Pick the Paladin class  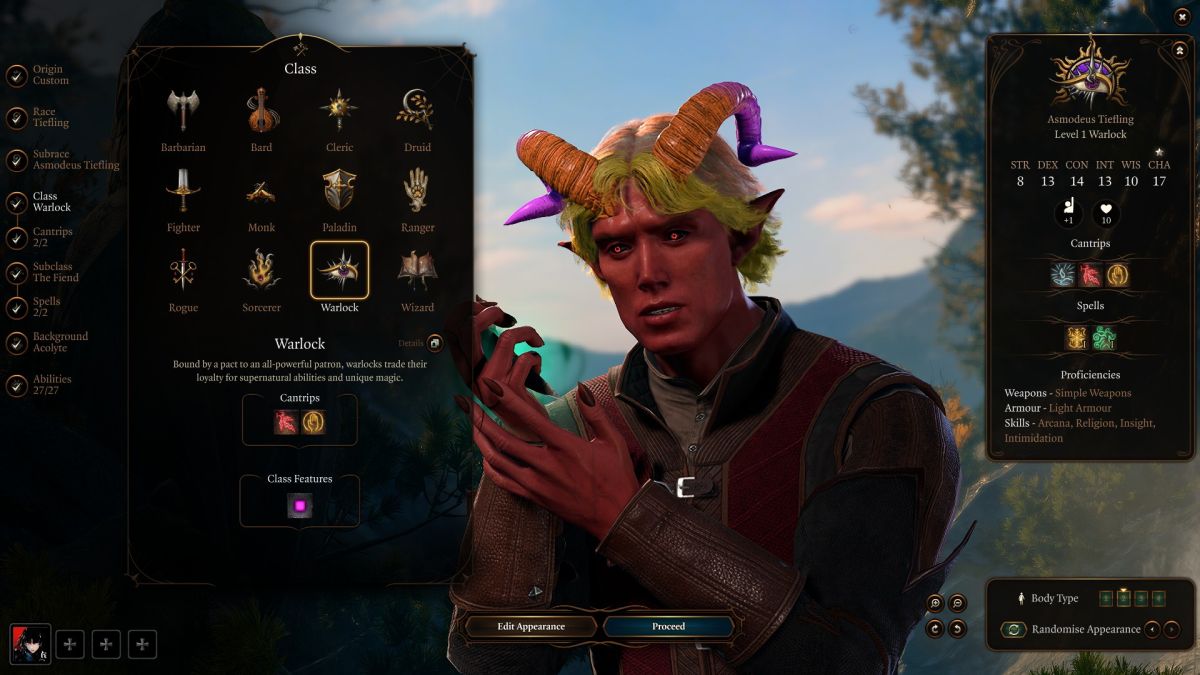click(x=339, y=191)
